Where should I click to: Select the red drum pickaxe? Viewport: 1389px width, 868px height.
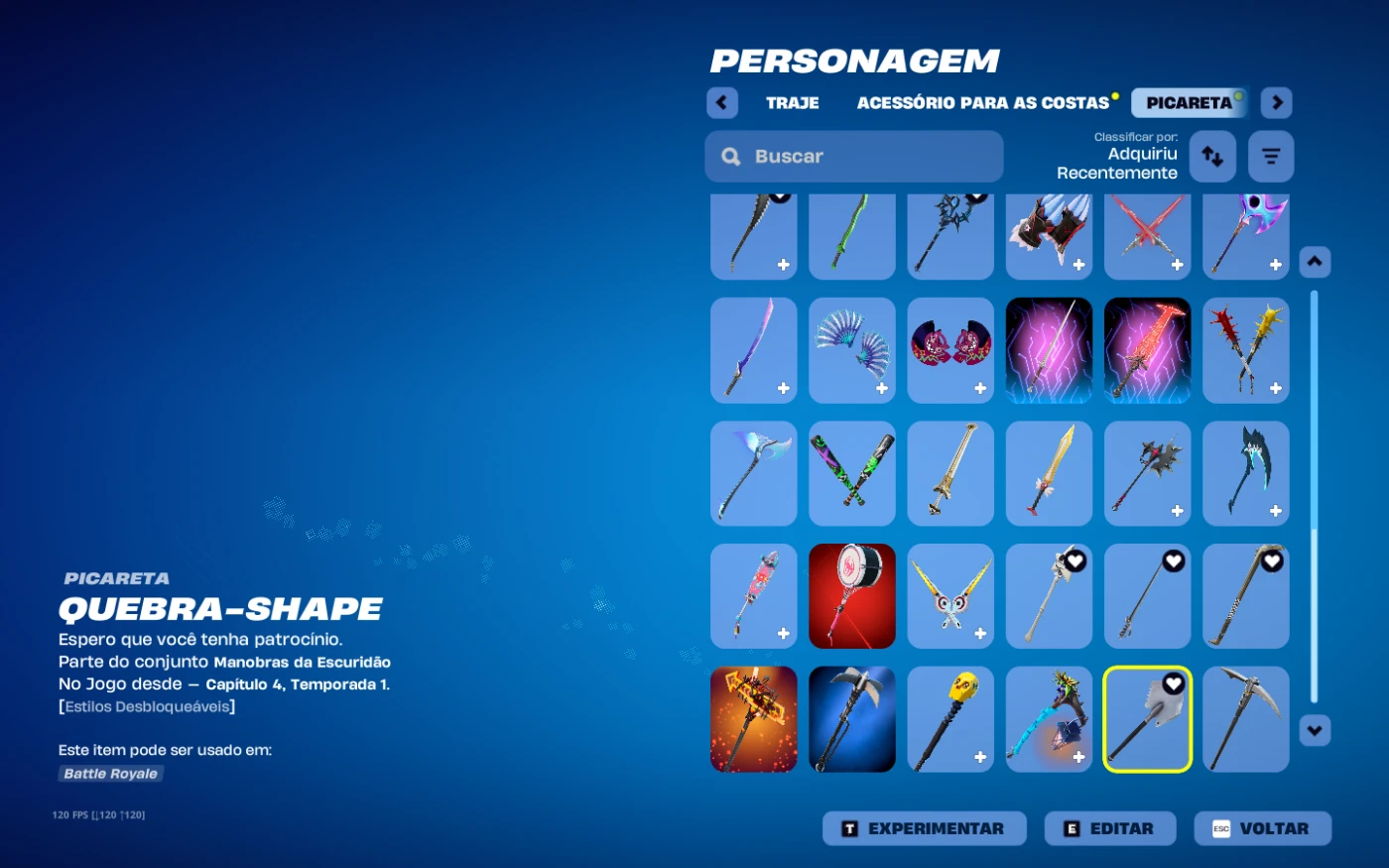click(852, 596)
